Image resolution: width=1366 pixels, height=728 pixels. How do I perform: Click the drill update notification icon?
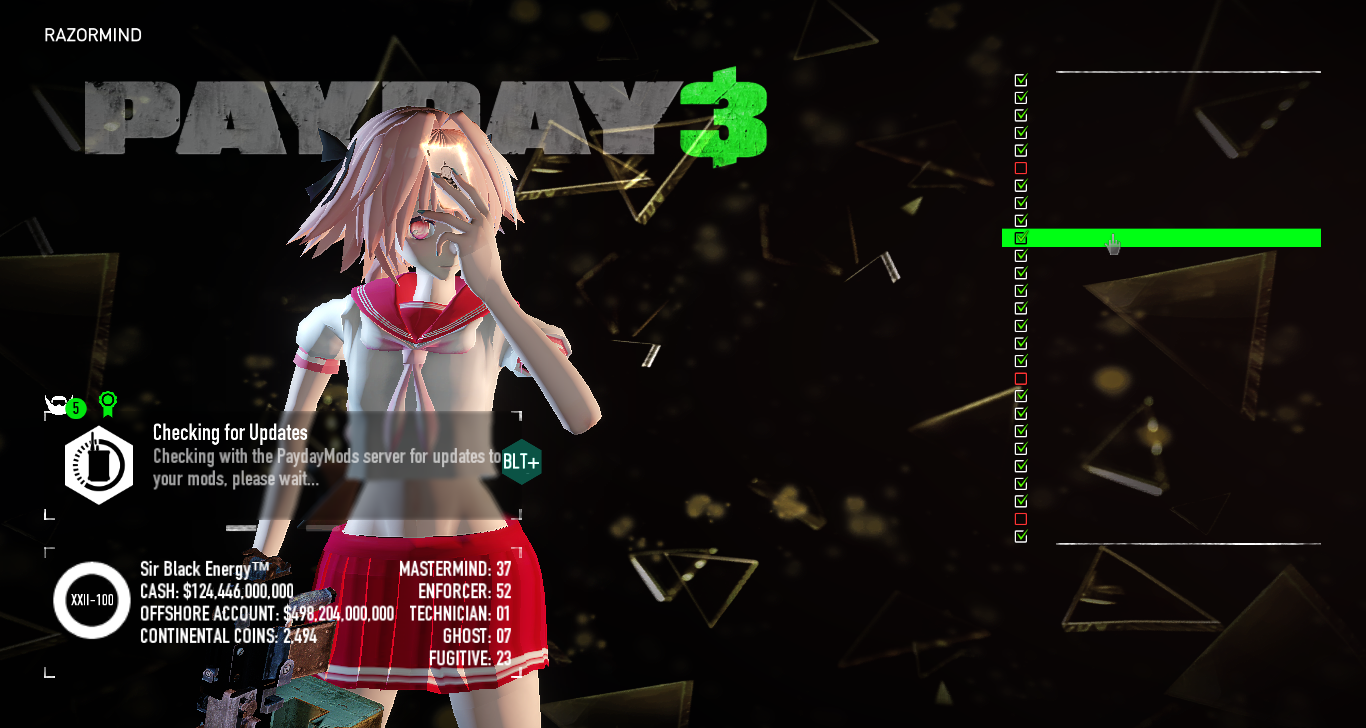(x=97, y=464)
